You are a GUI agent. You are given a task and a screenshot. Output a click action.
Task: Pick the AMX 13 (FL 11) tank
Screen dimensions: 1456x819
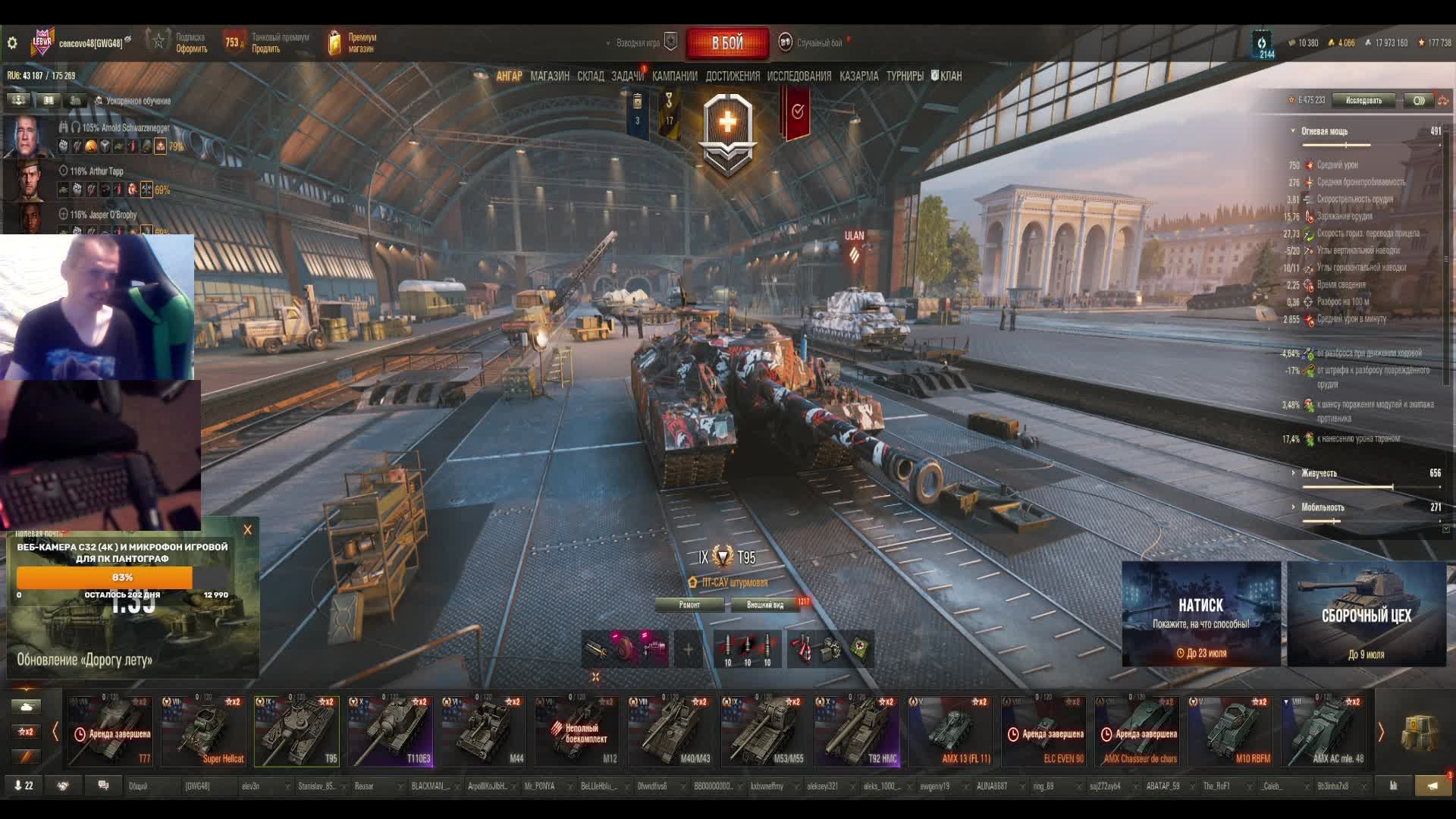pos(949,731)
